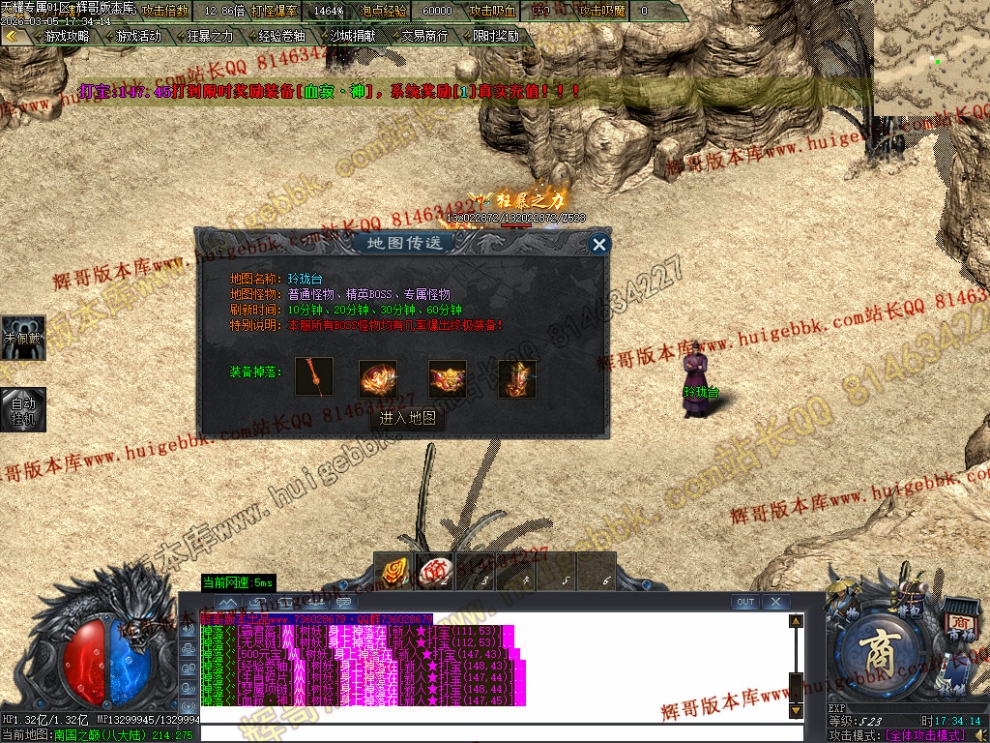Select the golden armor drop icon
This screenshot has height=743, width=990.
[x=517, y=379]
